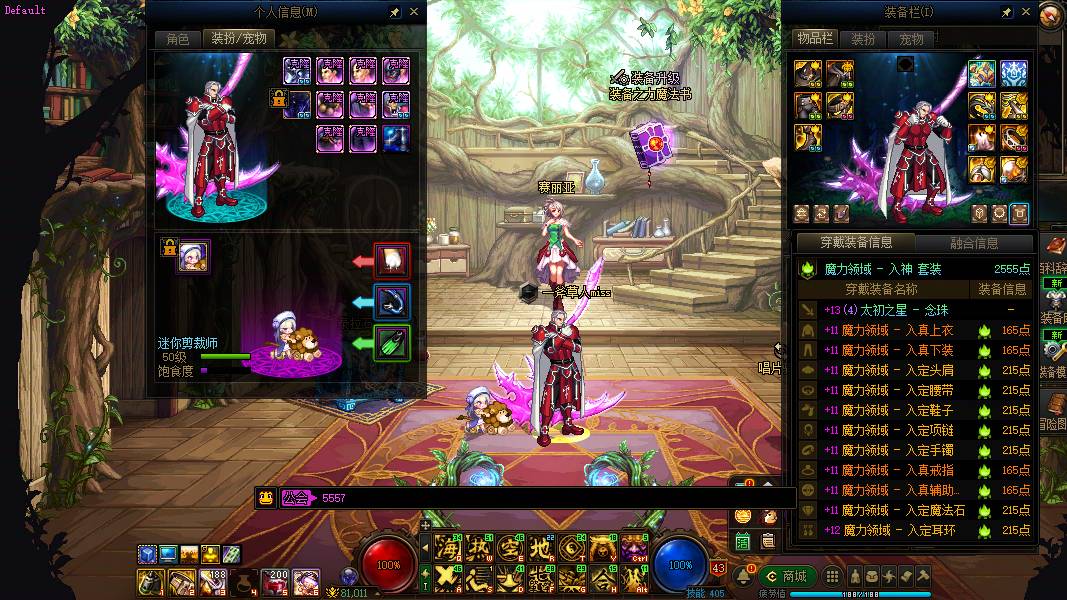The width and height of the screenshot is (1067, 600).
Task: Select the green flipper pet equipment slot
Action: tap(392, 343)
